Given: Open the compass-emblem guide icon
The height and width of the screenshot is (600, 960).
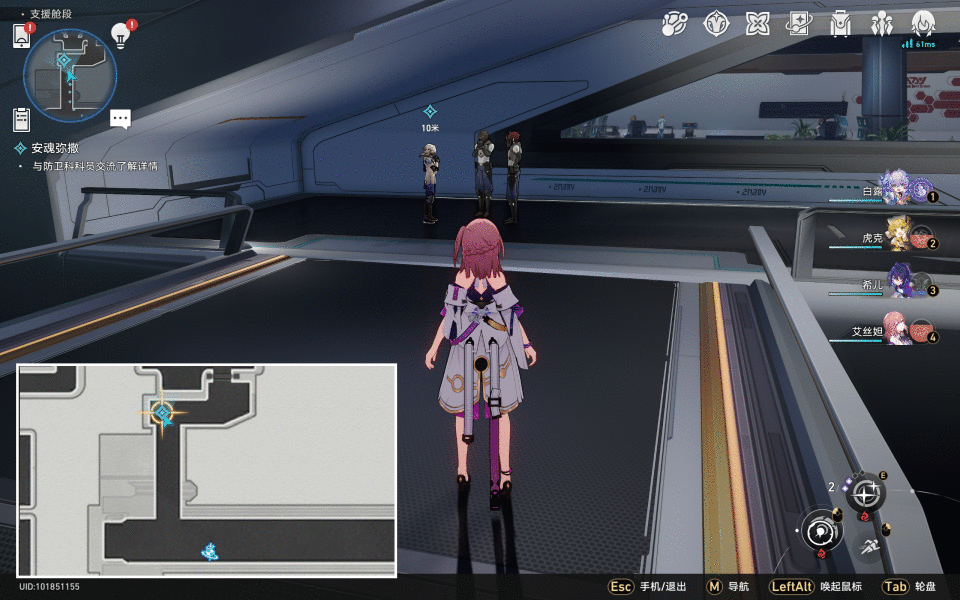Looking at the screenshot, I should [715, 23].
